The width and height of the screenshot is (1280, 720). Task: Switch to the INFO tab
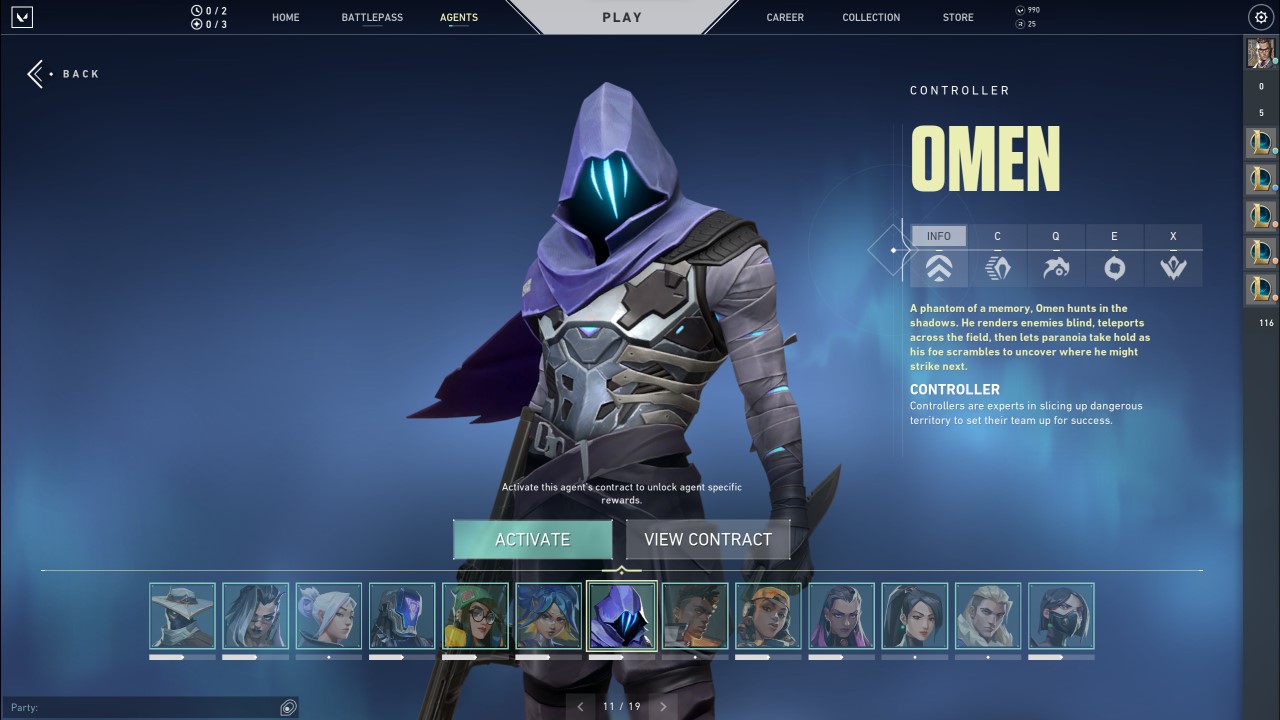click(x=938, y=236)
